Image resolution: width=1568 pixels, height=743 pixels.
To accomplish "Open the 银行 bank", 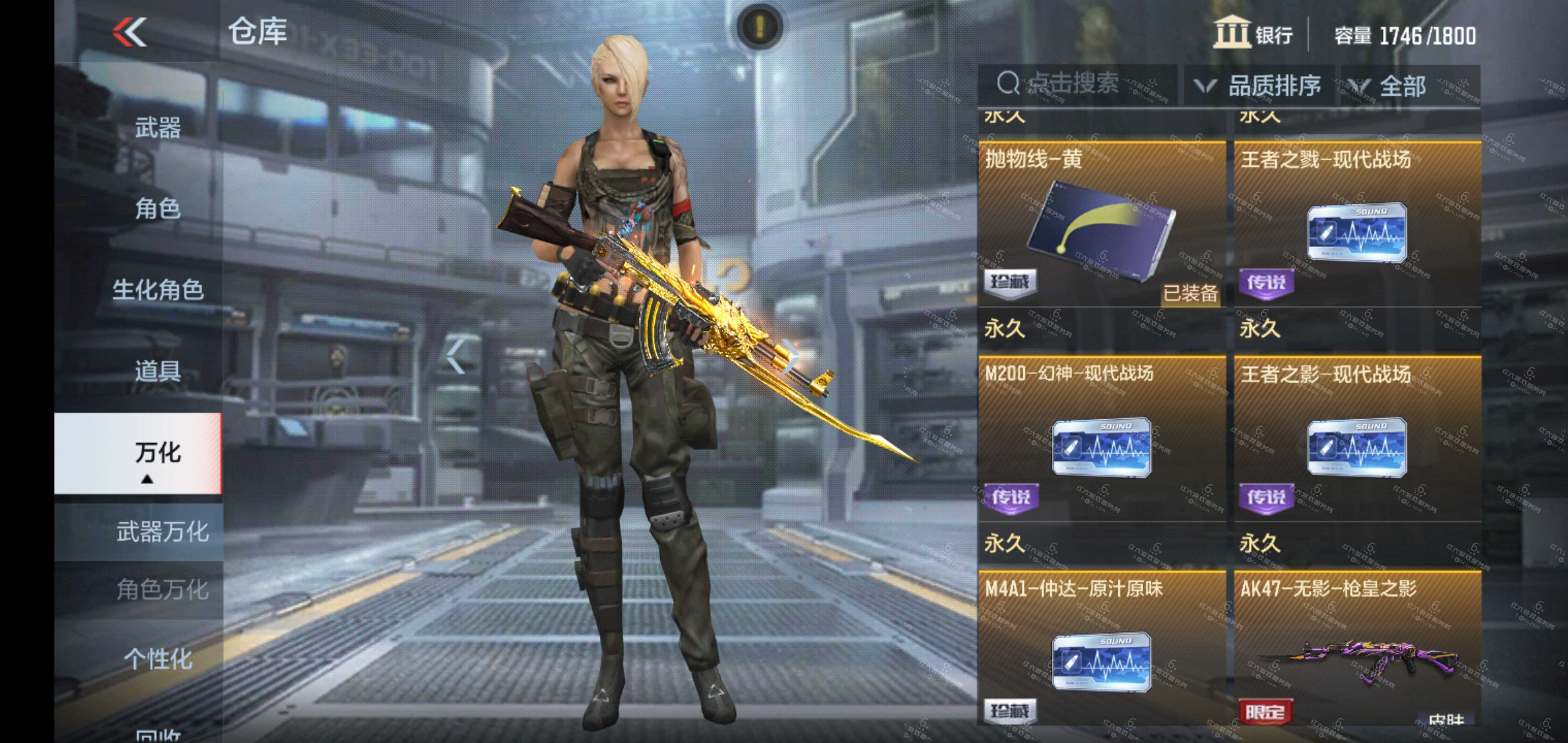I will tap(1253, 33).
